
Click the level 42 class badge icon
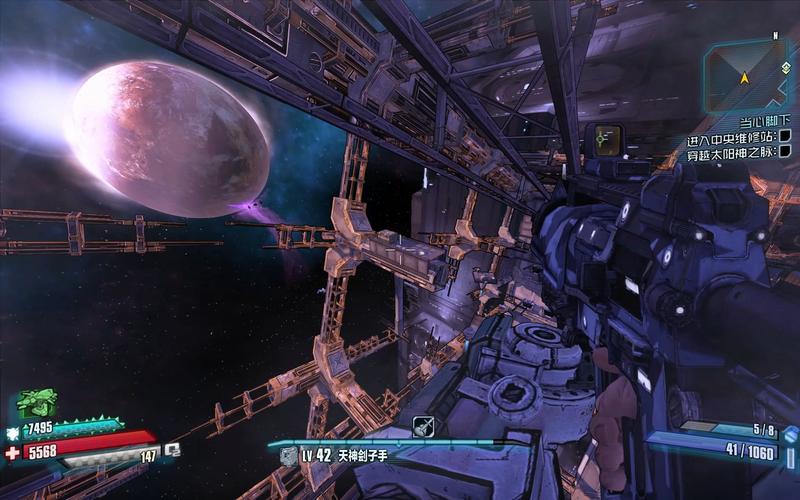[288, 456]
